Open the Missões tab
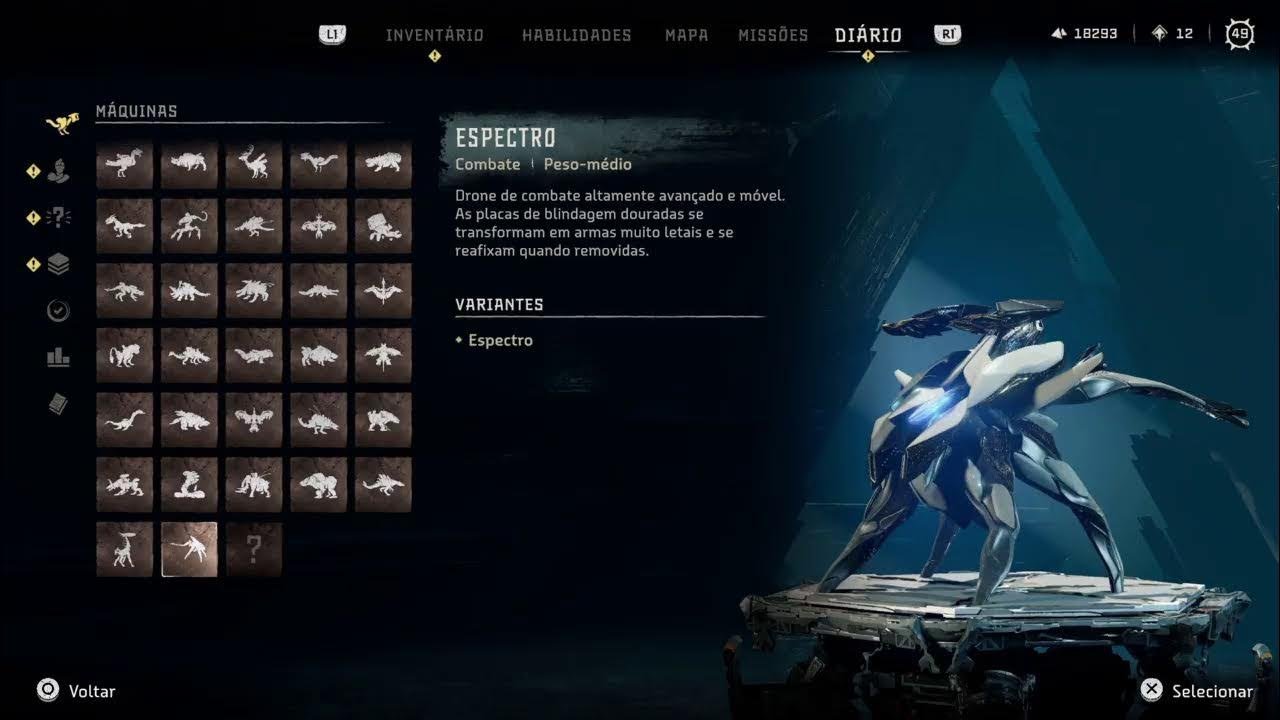This screenshot has width=1280, height=720. pos(772,35)
